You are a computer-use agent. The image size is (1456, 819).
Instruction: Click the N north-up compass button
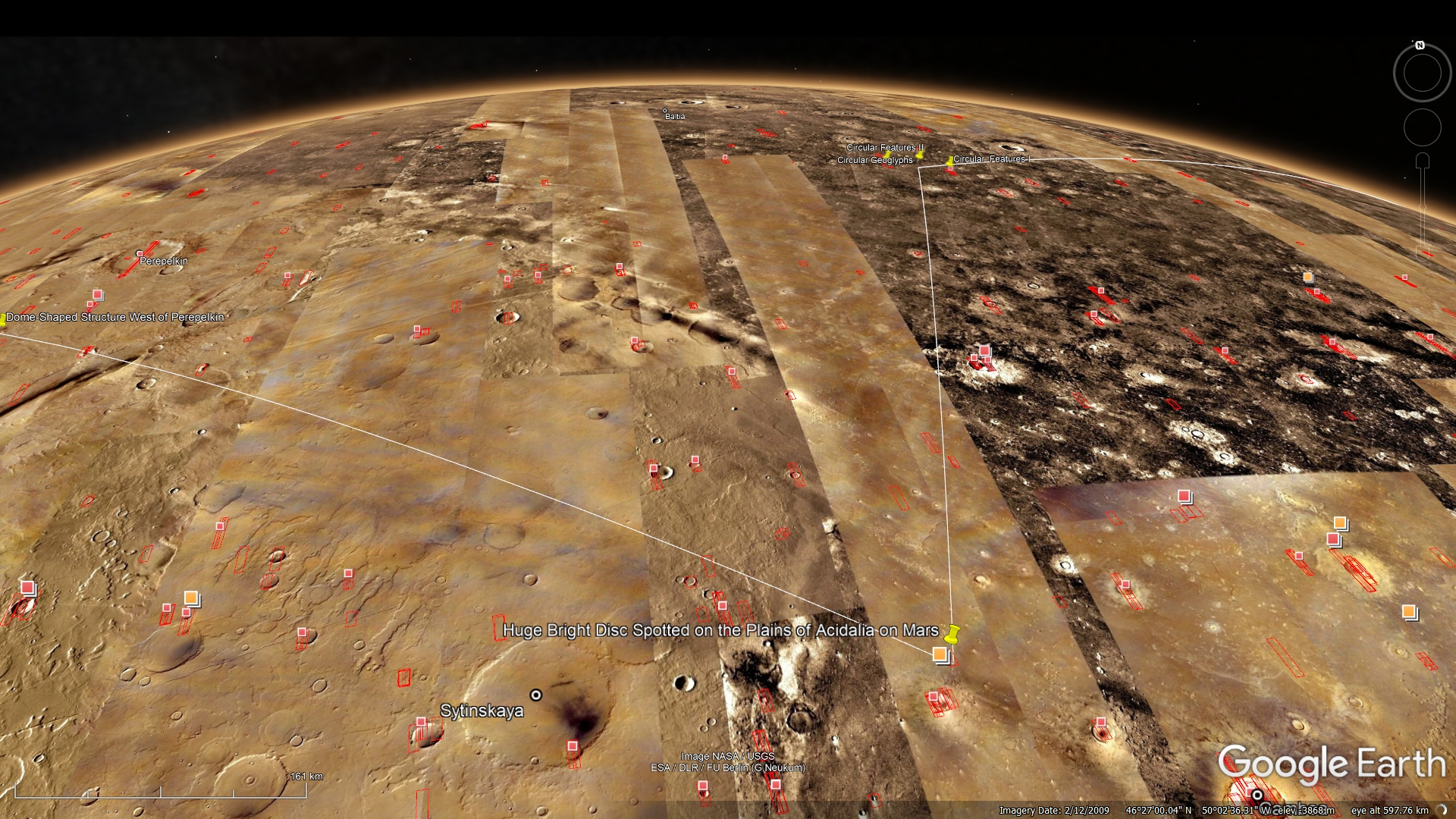click(1420, 45)
